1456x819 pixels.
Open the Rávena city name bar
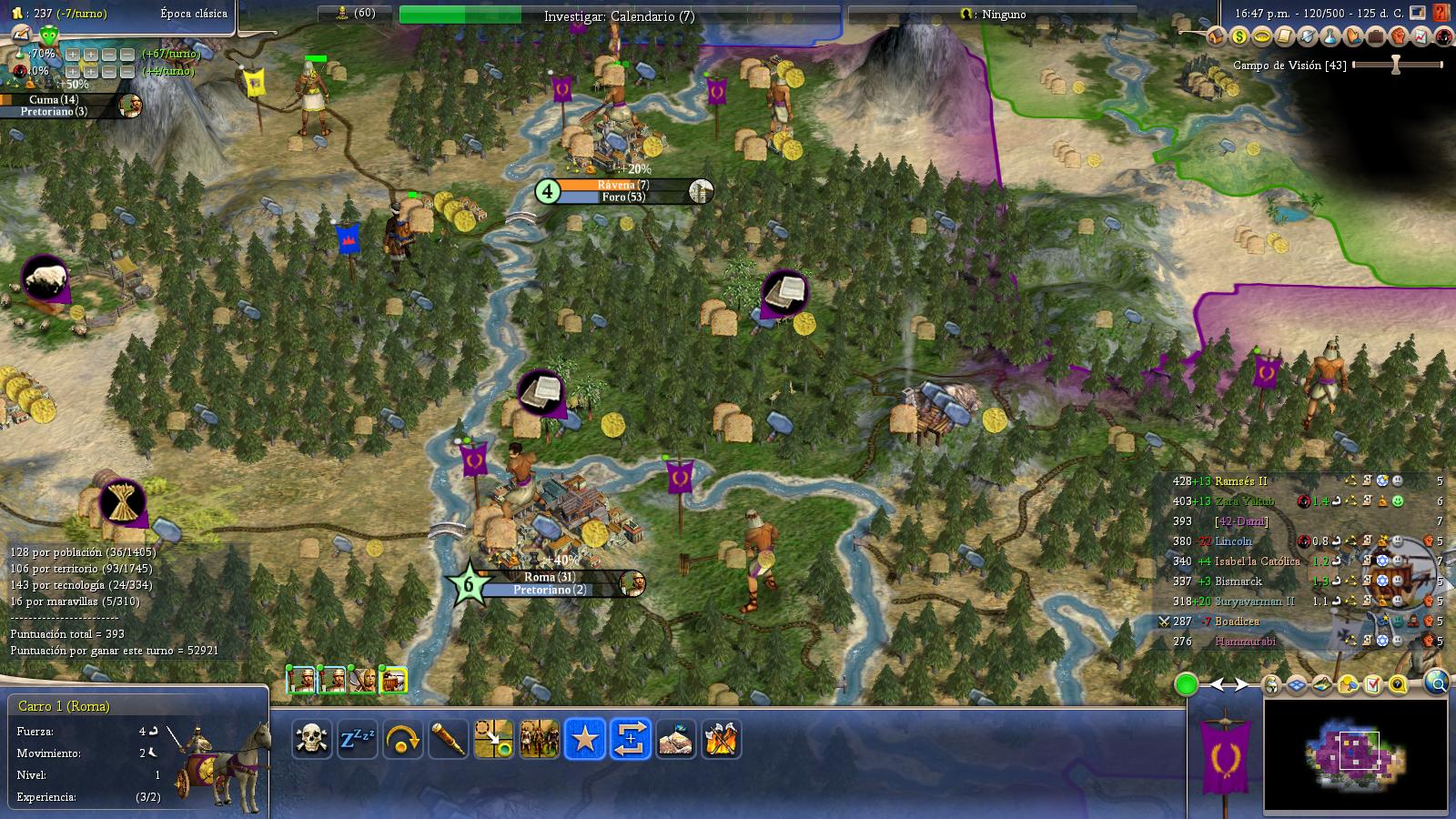[x=622, y=185]
